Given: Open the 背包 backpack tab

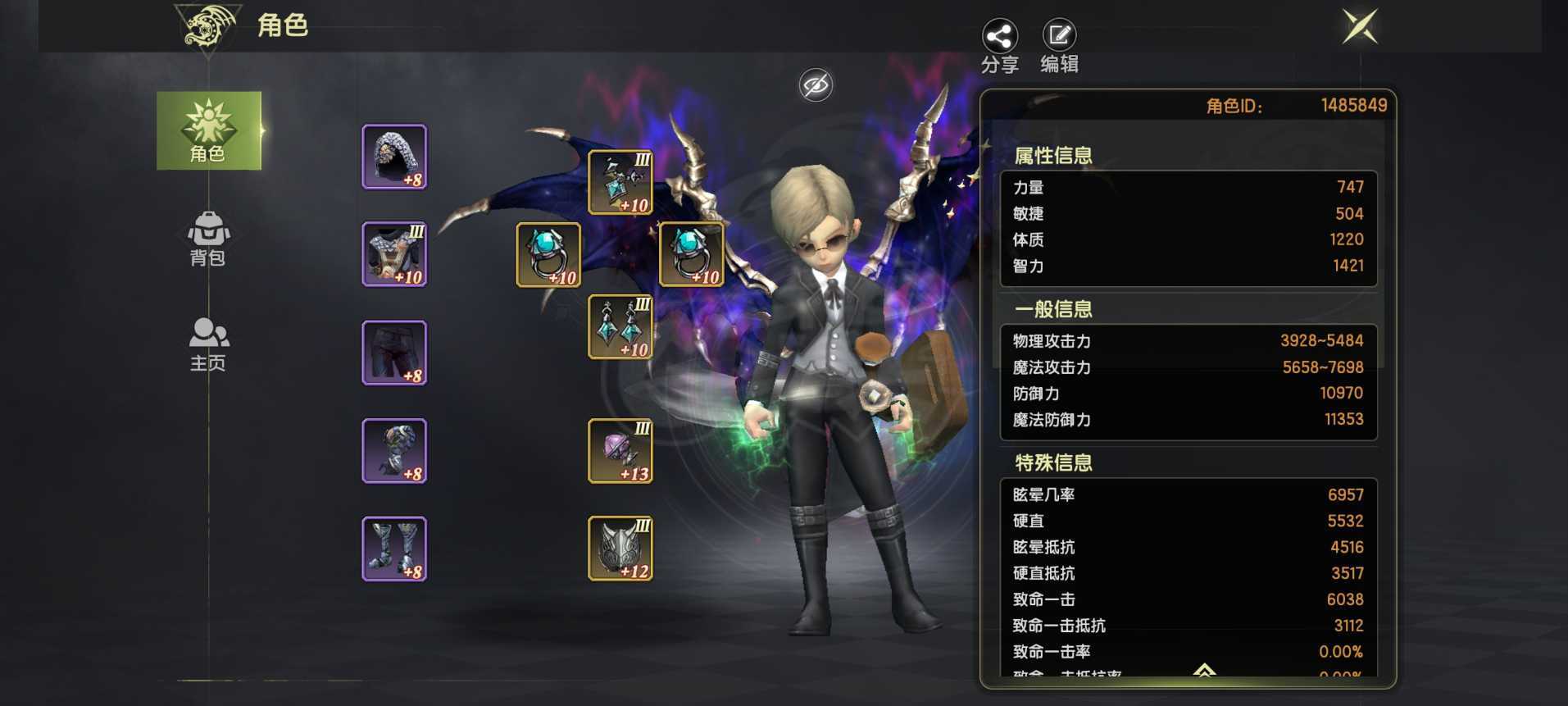Looking at the screenshot, I should pos(208,238).
